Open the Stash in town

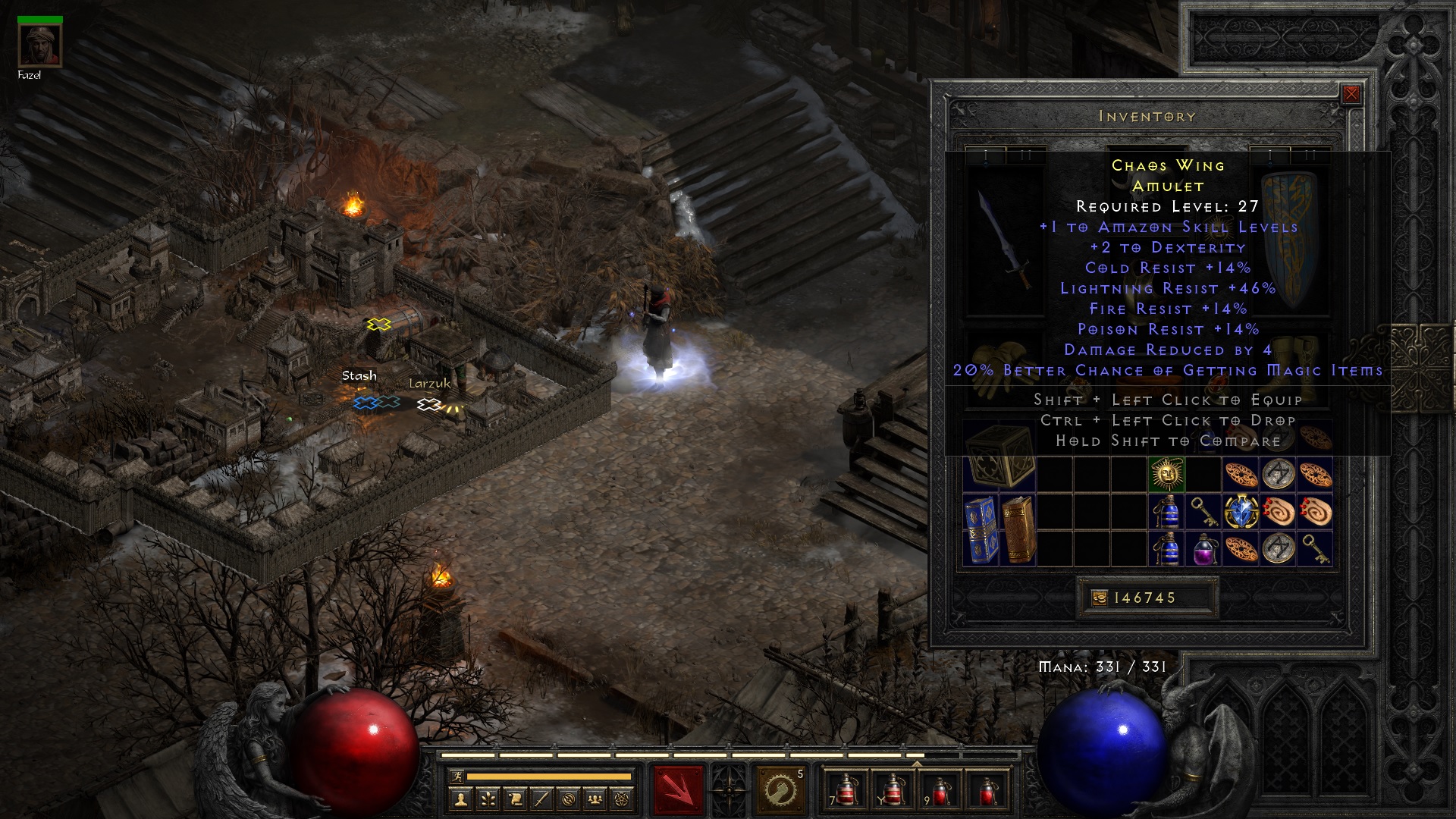(362, 389)
